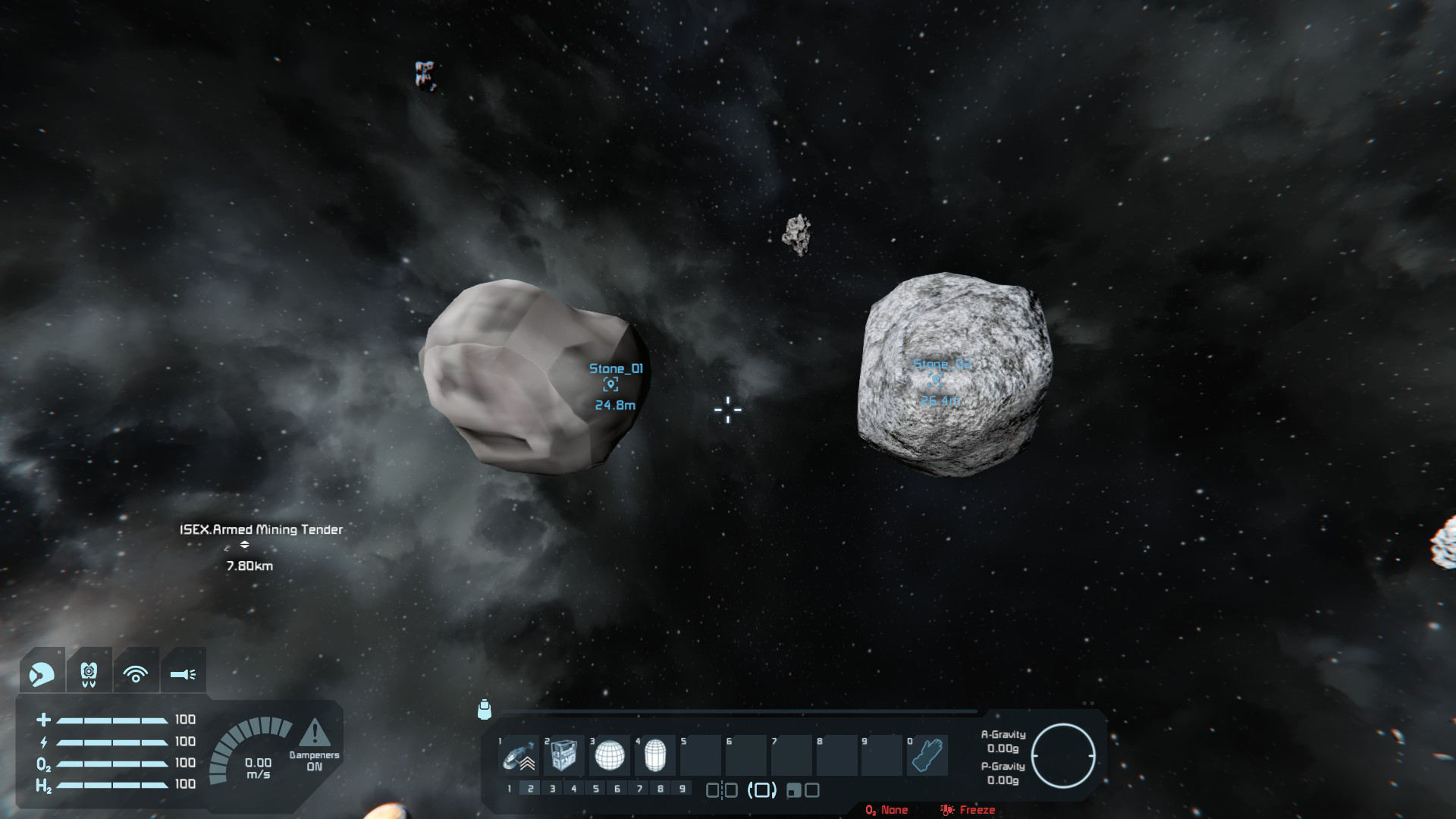Select the bracketed square build mode icon
The width and height of the screenshot is (1456, 819).
point(762,790)
